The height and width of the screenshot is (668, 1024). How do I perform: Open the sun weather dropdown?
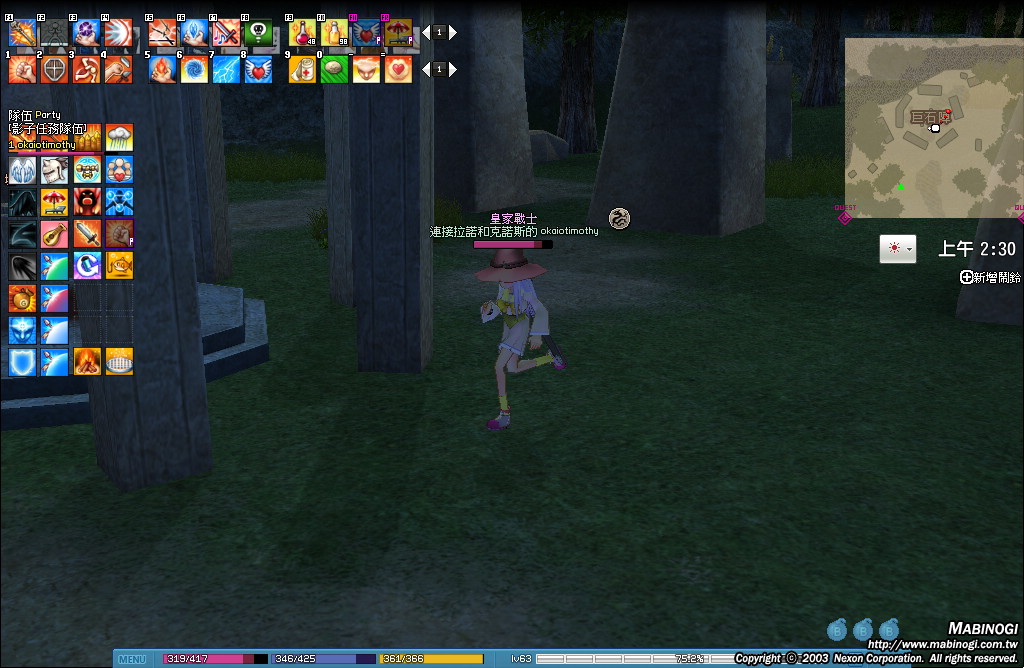897,249
